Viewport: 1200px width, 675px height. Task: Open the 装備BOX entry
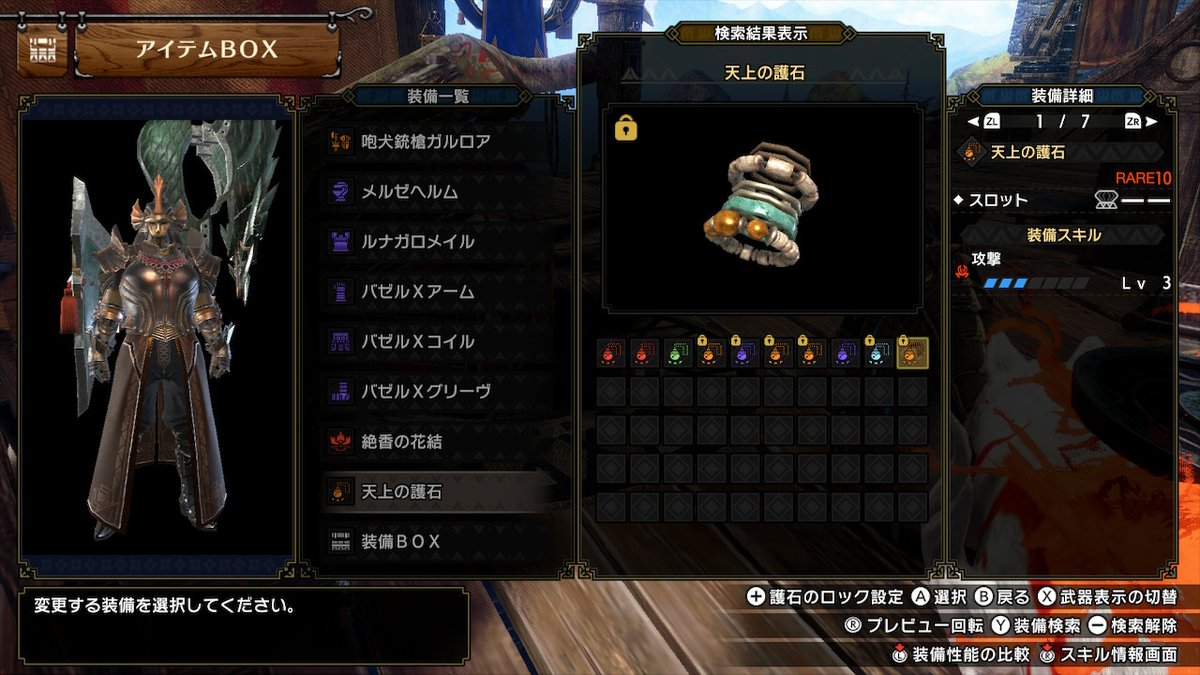coord(401,541)
